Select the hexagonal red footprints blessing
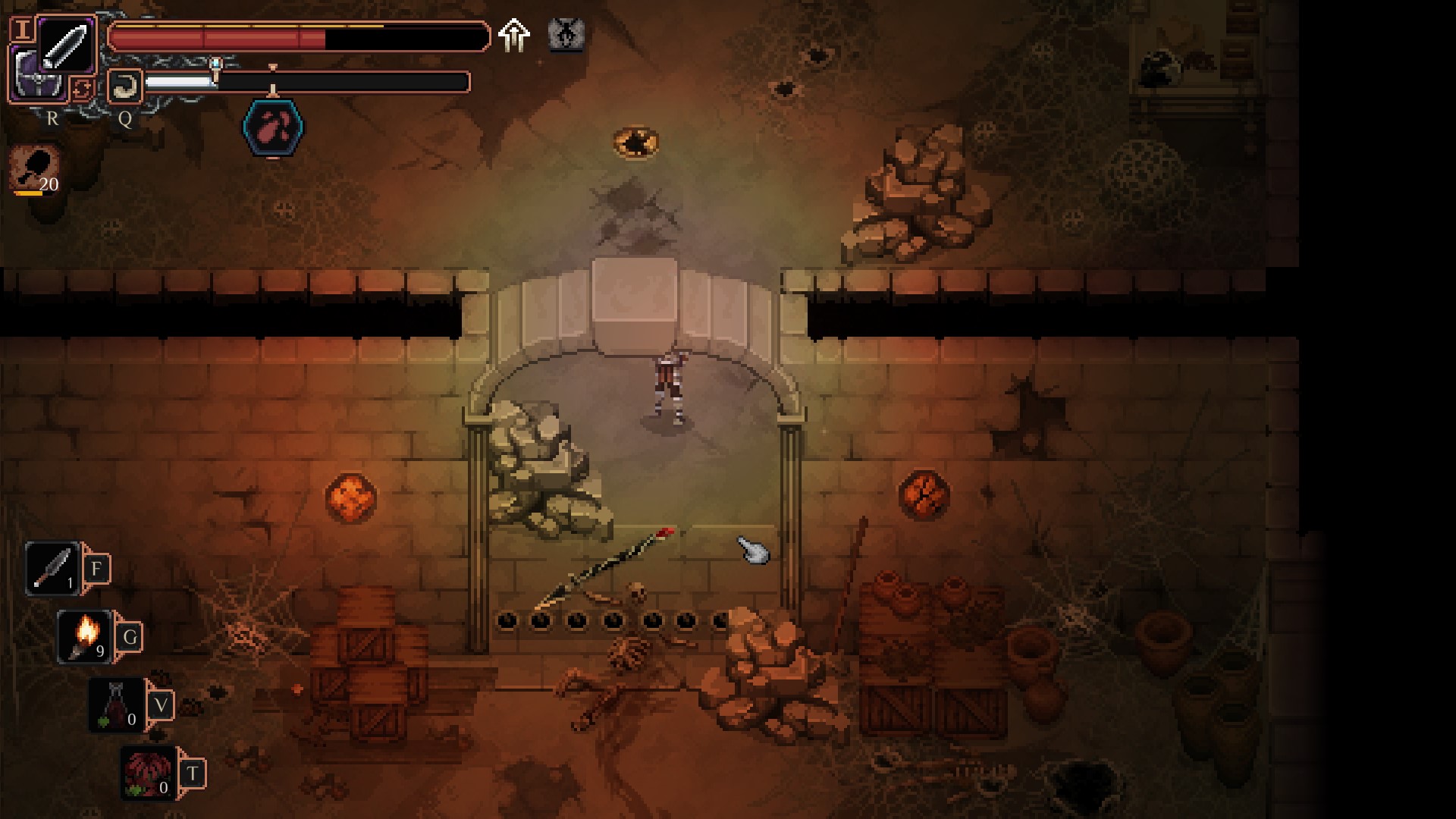Image resolution: width=1456 pixels, height=819 pixels. click(273, 127)
